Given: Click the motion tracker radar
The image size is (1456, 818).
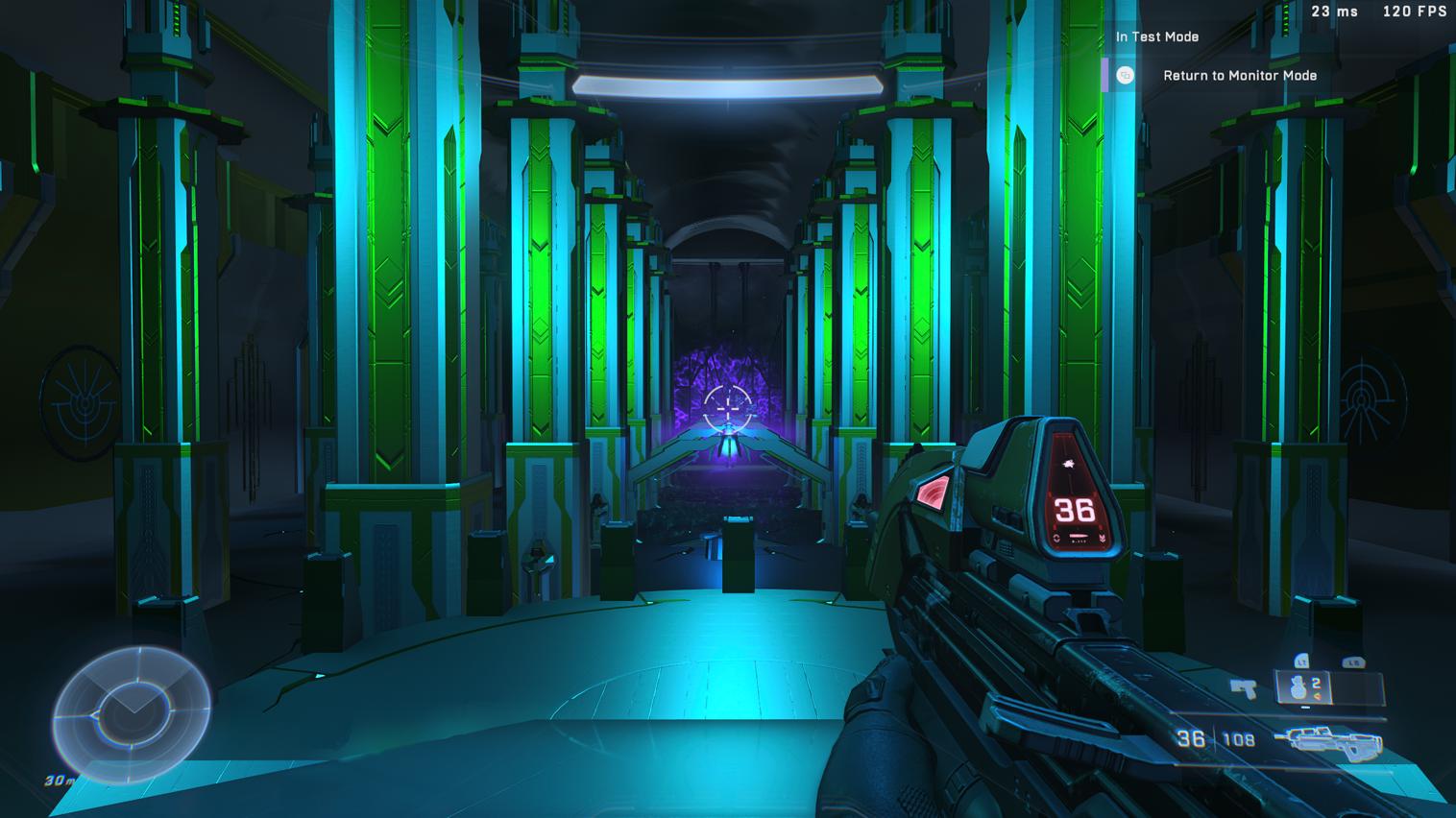Looking at the screenshot, I should point(131,712).
